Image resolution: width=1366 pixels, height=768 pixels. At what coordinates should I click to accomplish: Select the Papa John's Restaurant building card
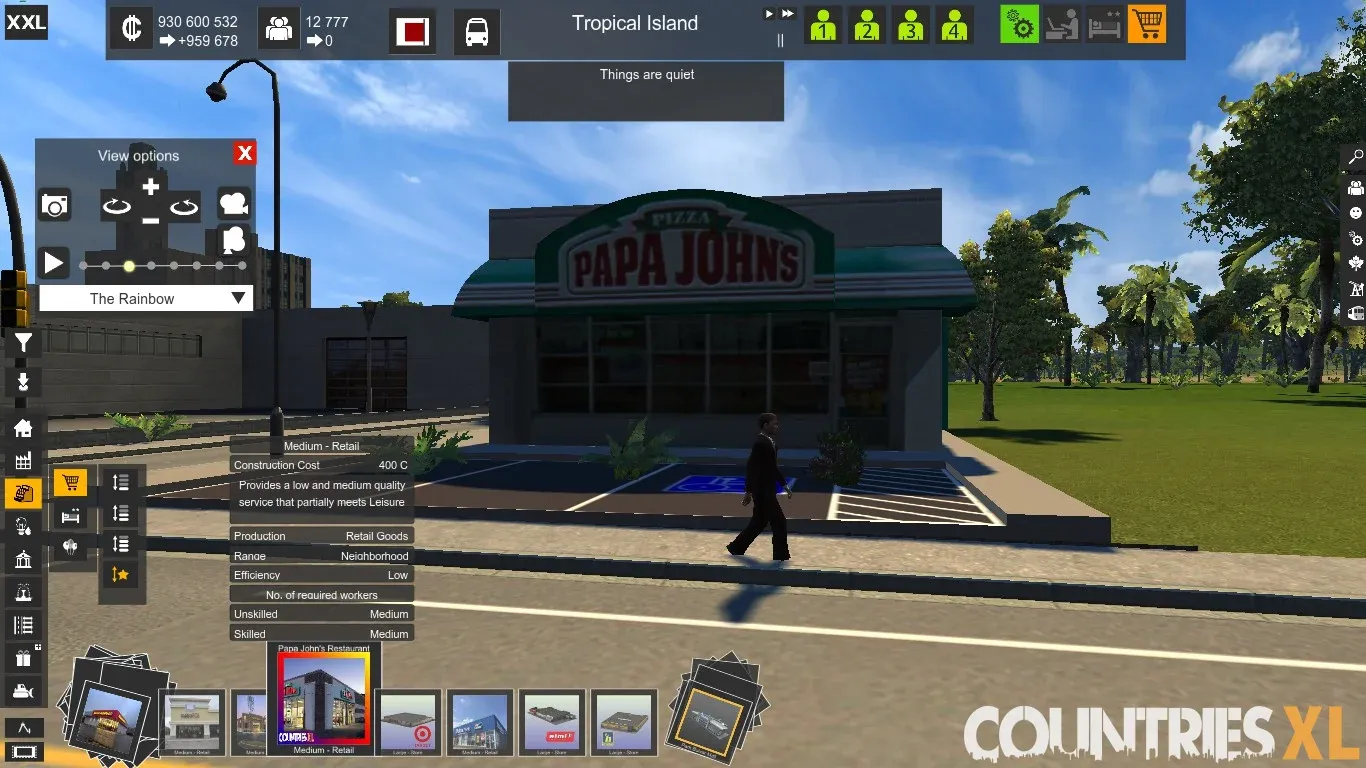[323, 701]
